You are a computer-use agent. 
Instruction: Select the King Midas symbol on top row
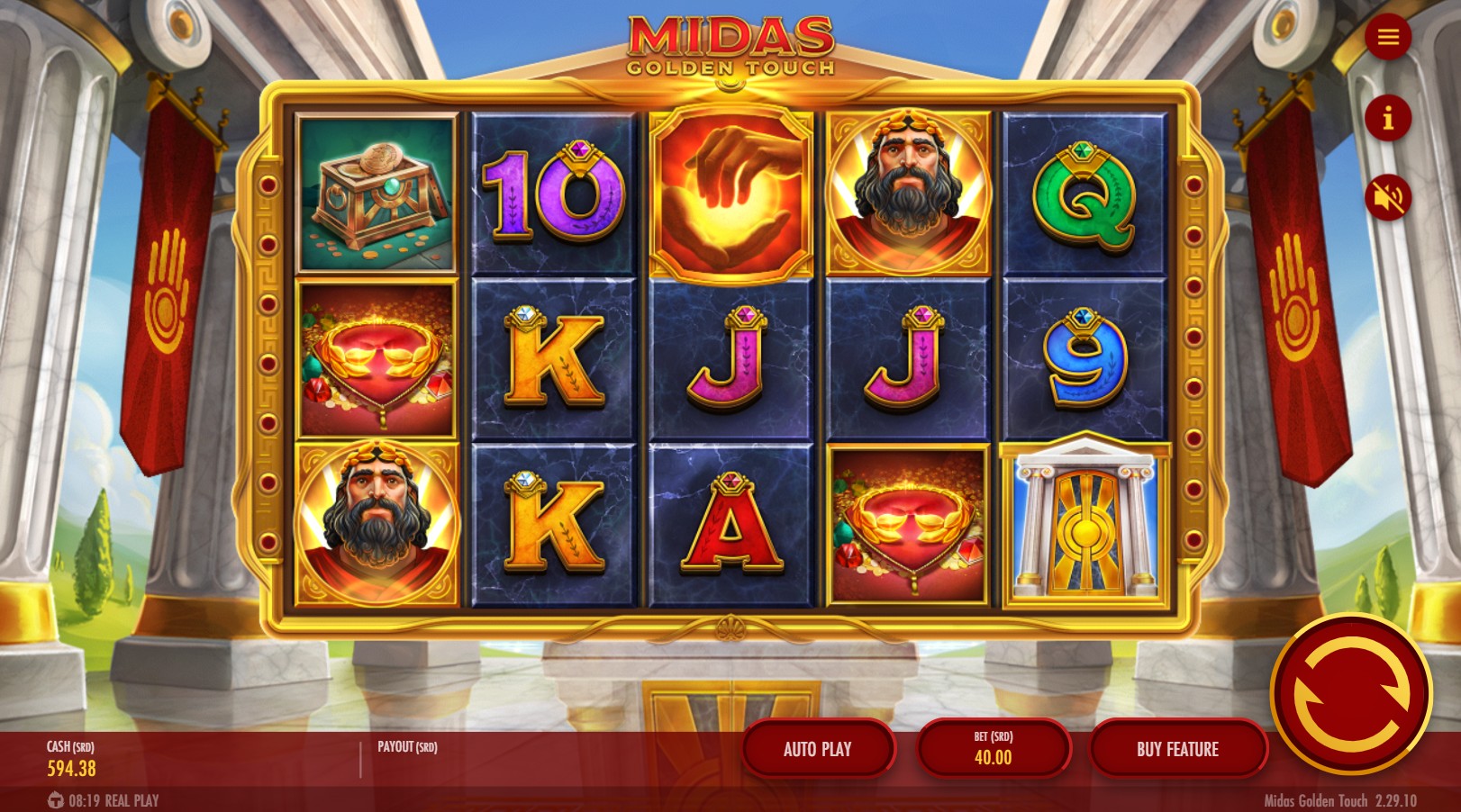point(909,192)
